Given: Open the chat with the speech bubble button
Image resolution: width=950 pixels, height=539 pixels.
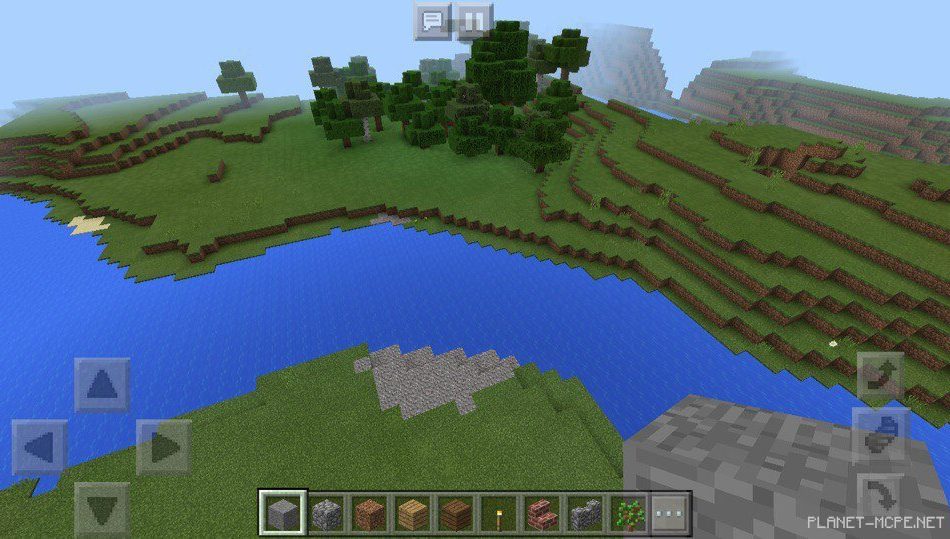Looking at the screenshot, I should pos(432,21).
